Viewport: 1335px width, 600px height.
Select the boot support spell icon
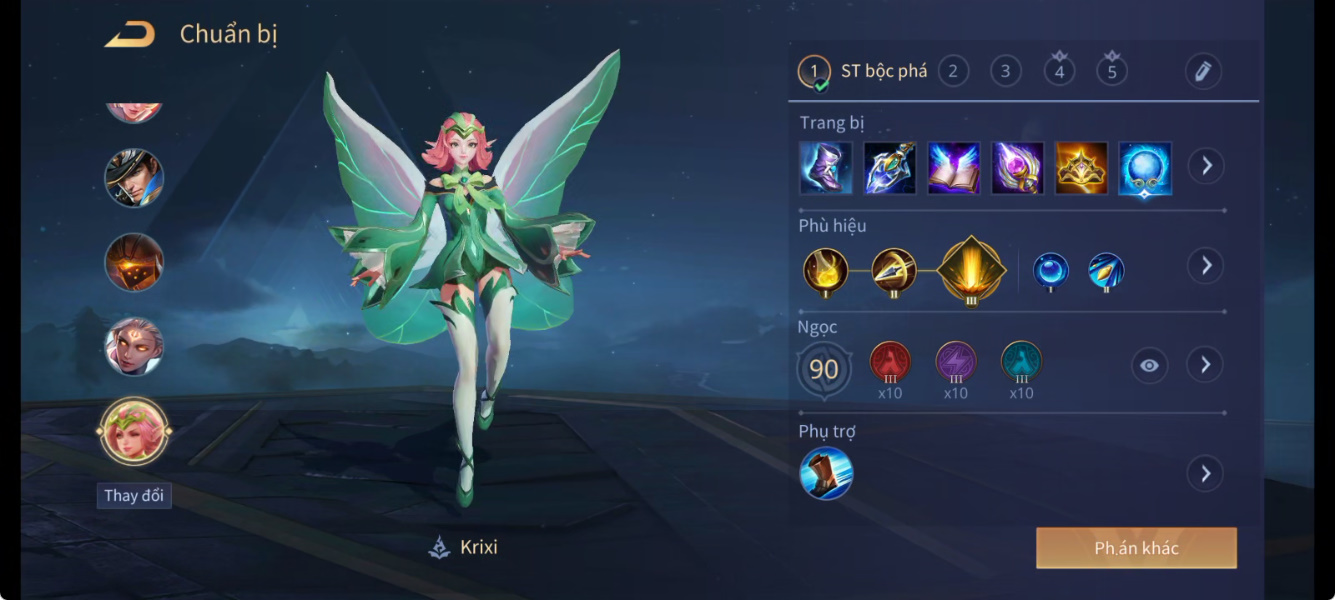pos(826,473)
